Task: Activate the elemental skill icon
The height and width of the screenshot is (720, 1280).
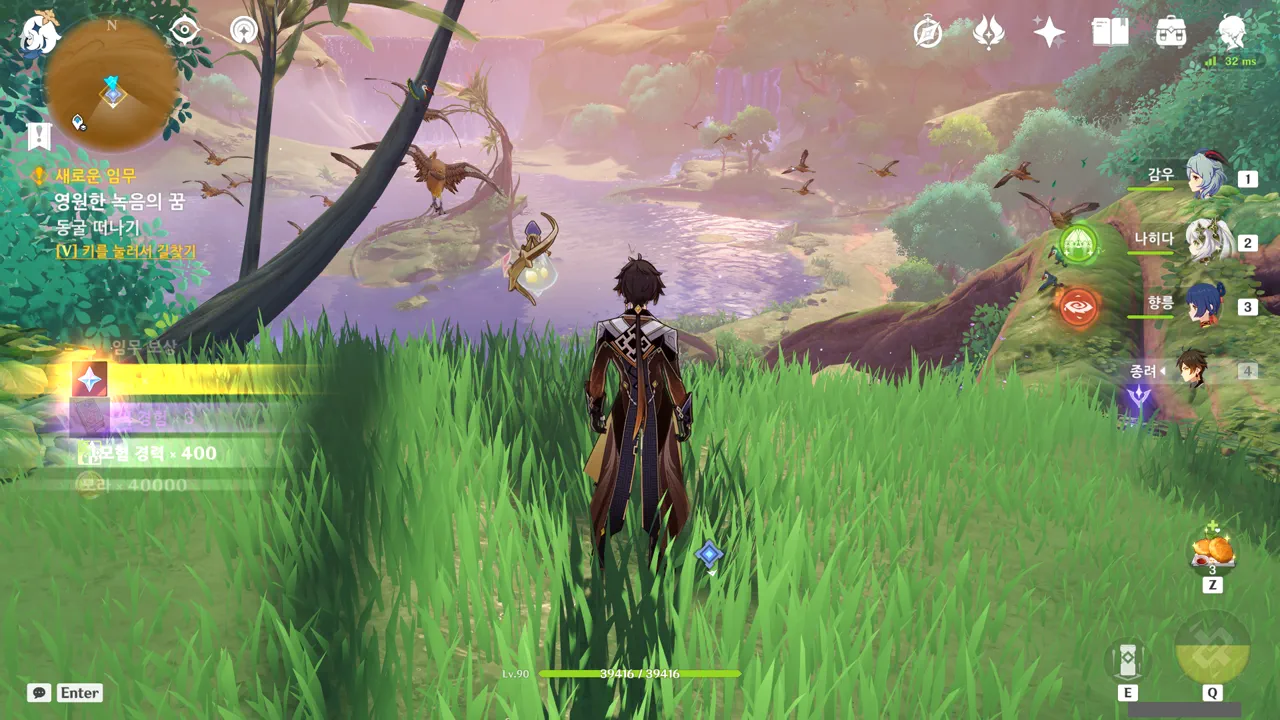Action: 1128,660
